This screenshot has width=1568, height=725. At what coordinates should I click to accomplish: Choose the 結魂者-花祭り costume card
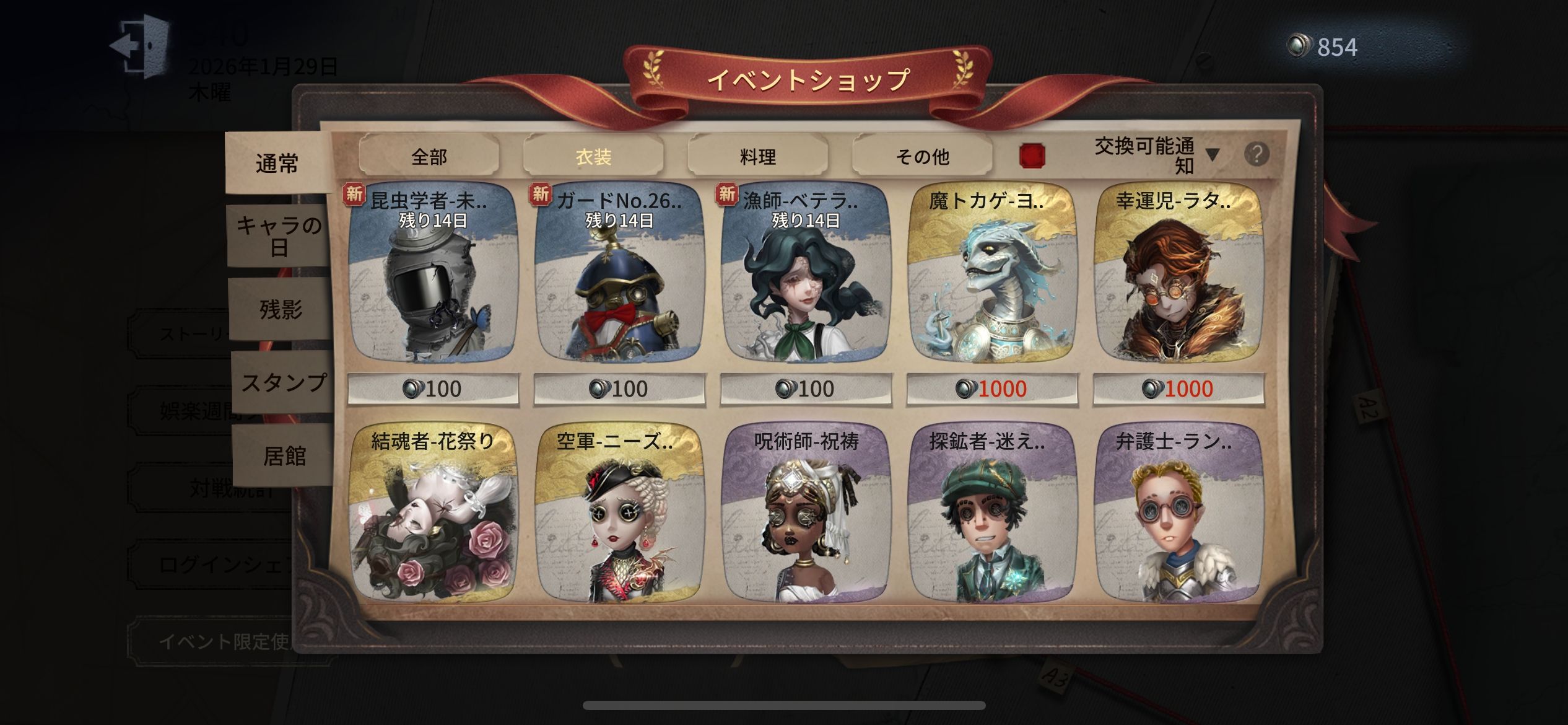(x=433, y=514)
